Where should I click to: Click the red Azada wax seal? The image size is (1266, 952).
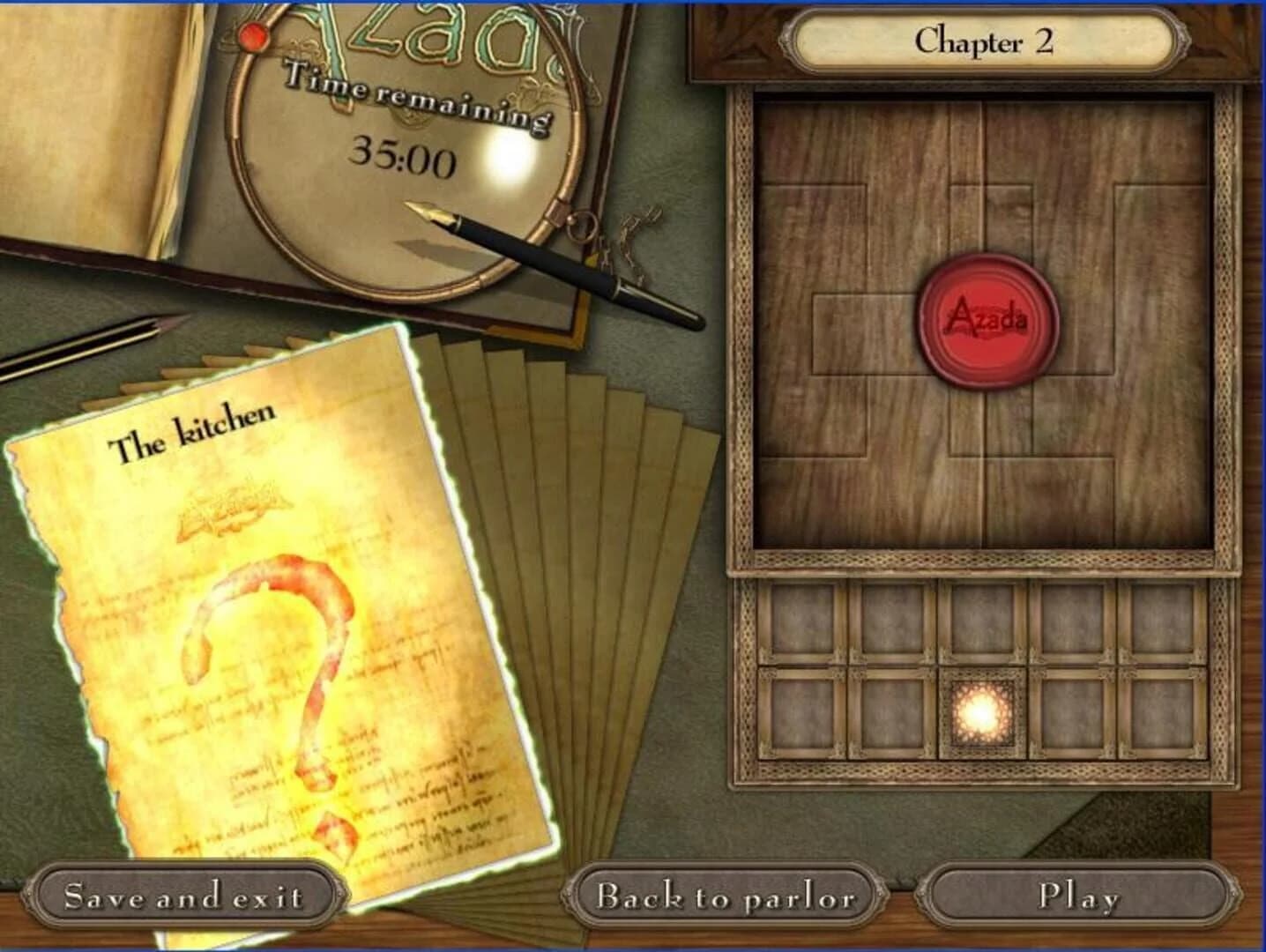click(x=987, y=319)
